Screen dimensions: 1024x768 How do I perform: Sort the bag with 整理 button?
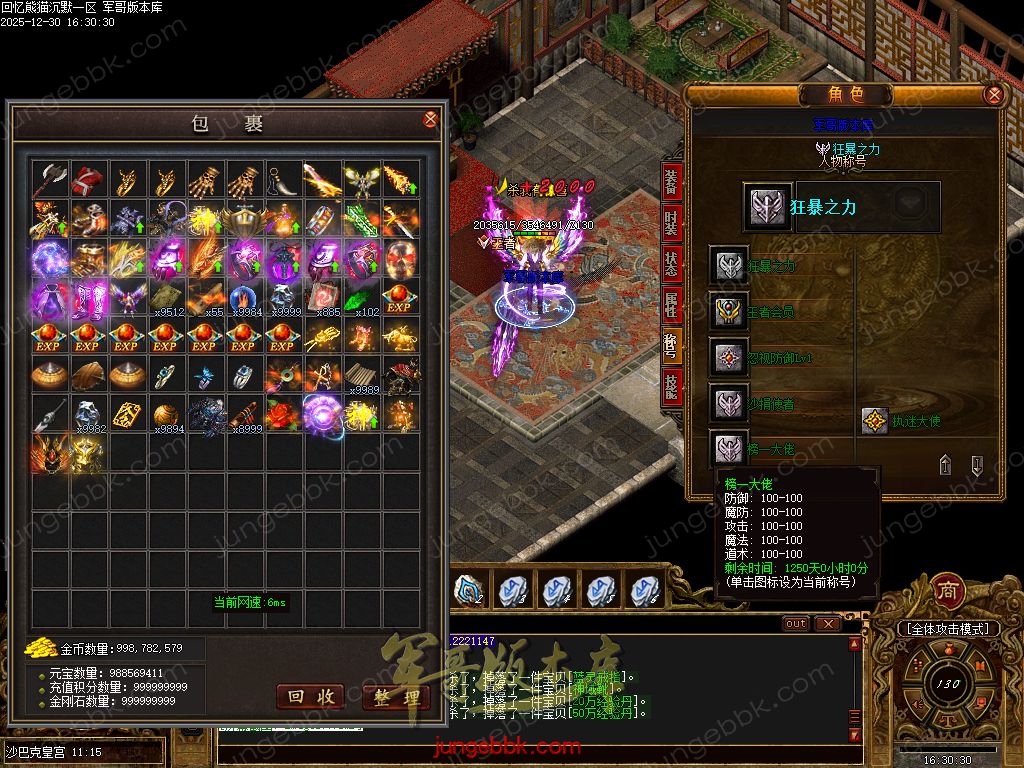[x=396, y=697]
